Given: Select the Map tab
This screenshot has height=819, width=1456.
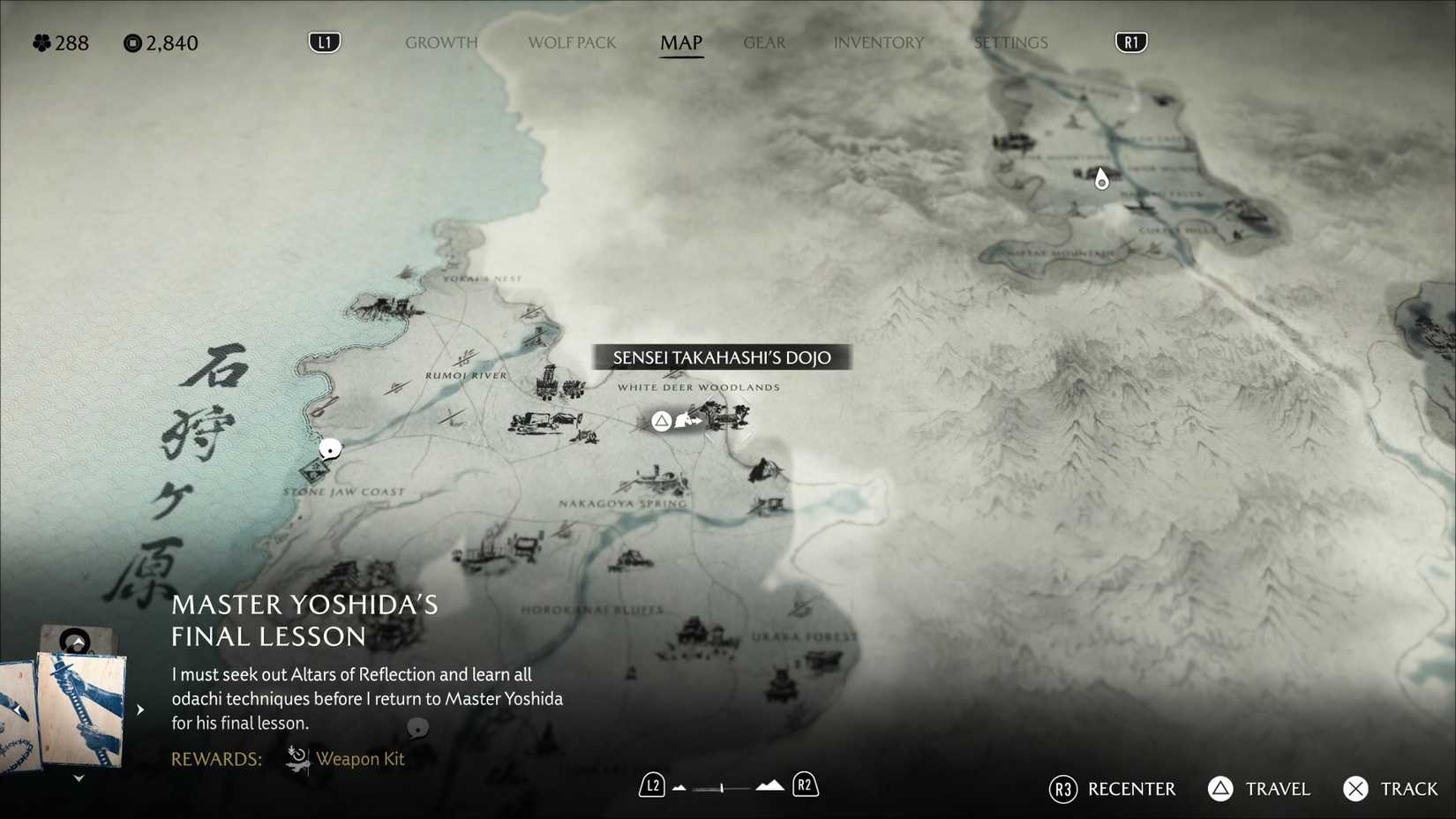Looking at the screenshot, I should click(x=681, y=42).
